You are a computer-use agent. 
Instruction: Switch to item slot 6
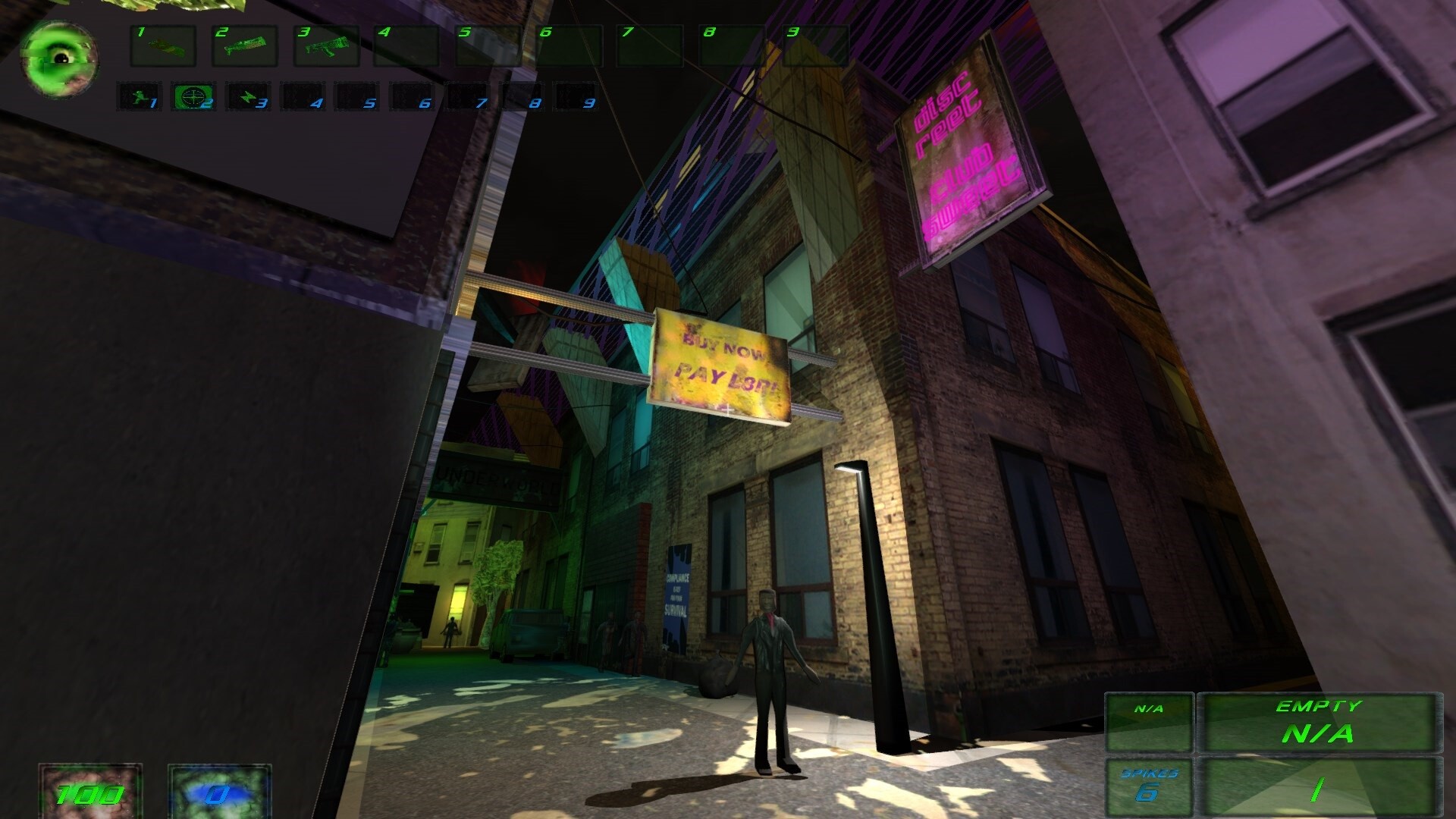413,97
